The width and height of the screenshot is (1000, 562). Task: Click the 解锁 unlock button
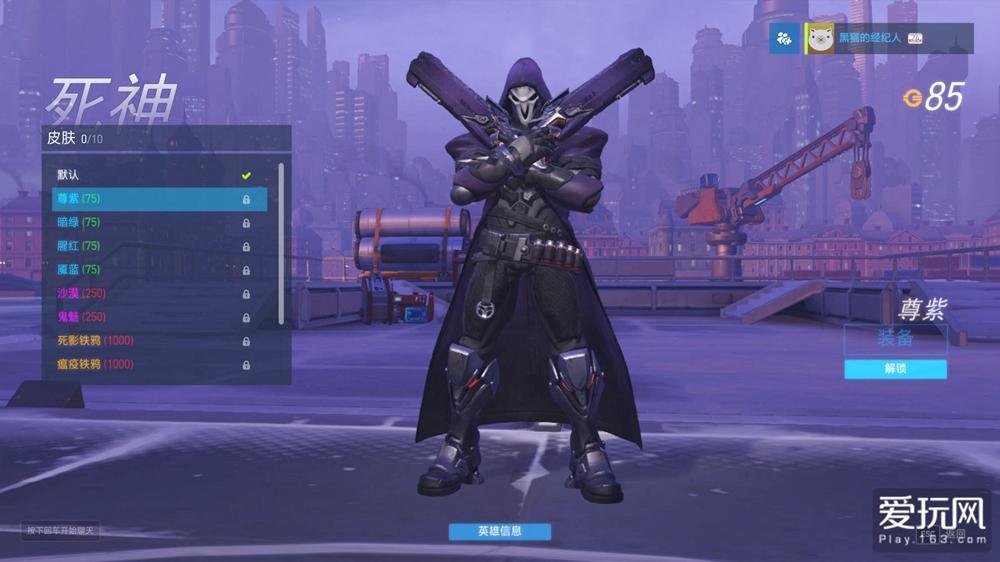[895, 369]
